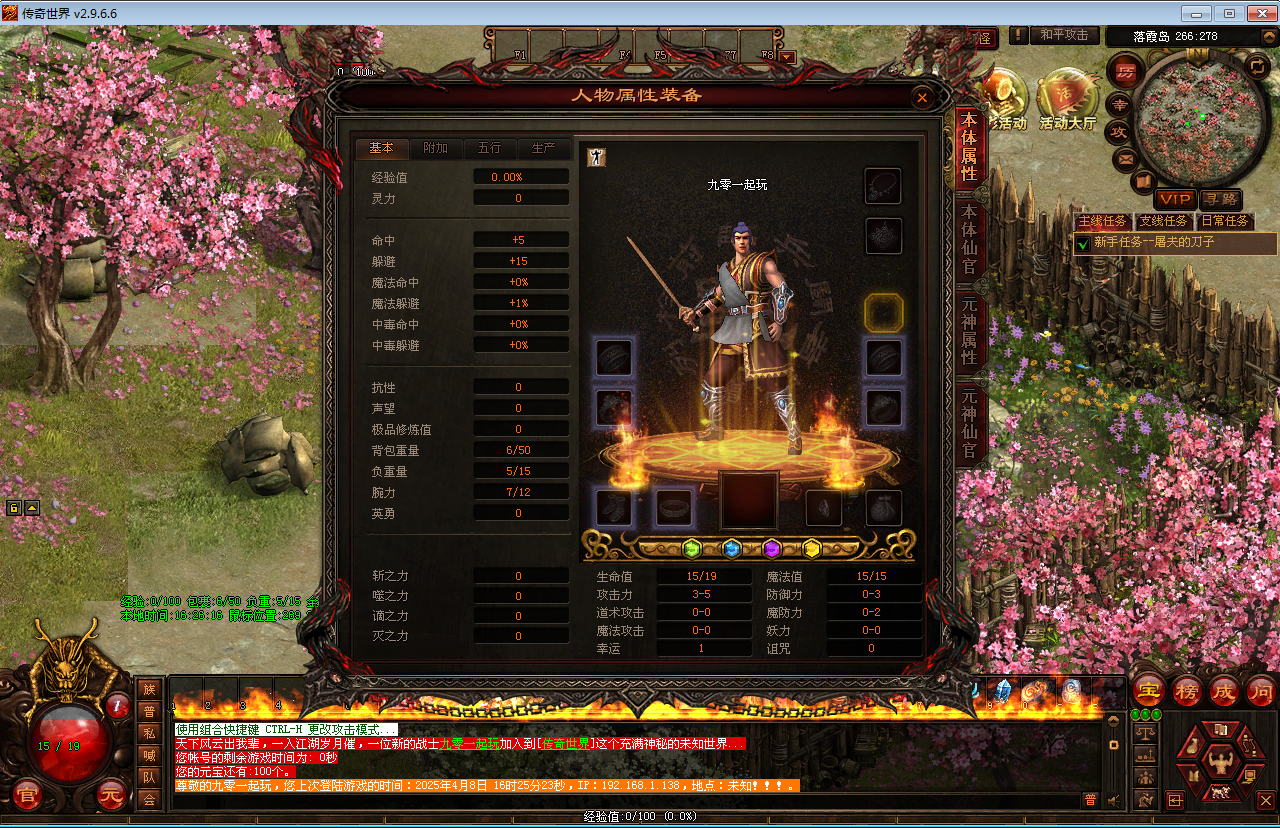
Task: Toggle the first green indicator light above hexagon panel
Action: click(1137, 714)
